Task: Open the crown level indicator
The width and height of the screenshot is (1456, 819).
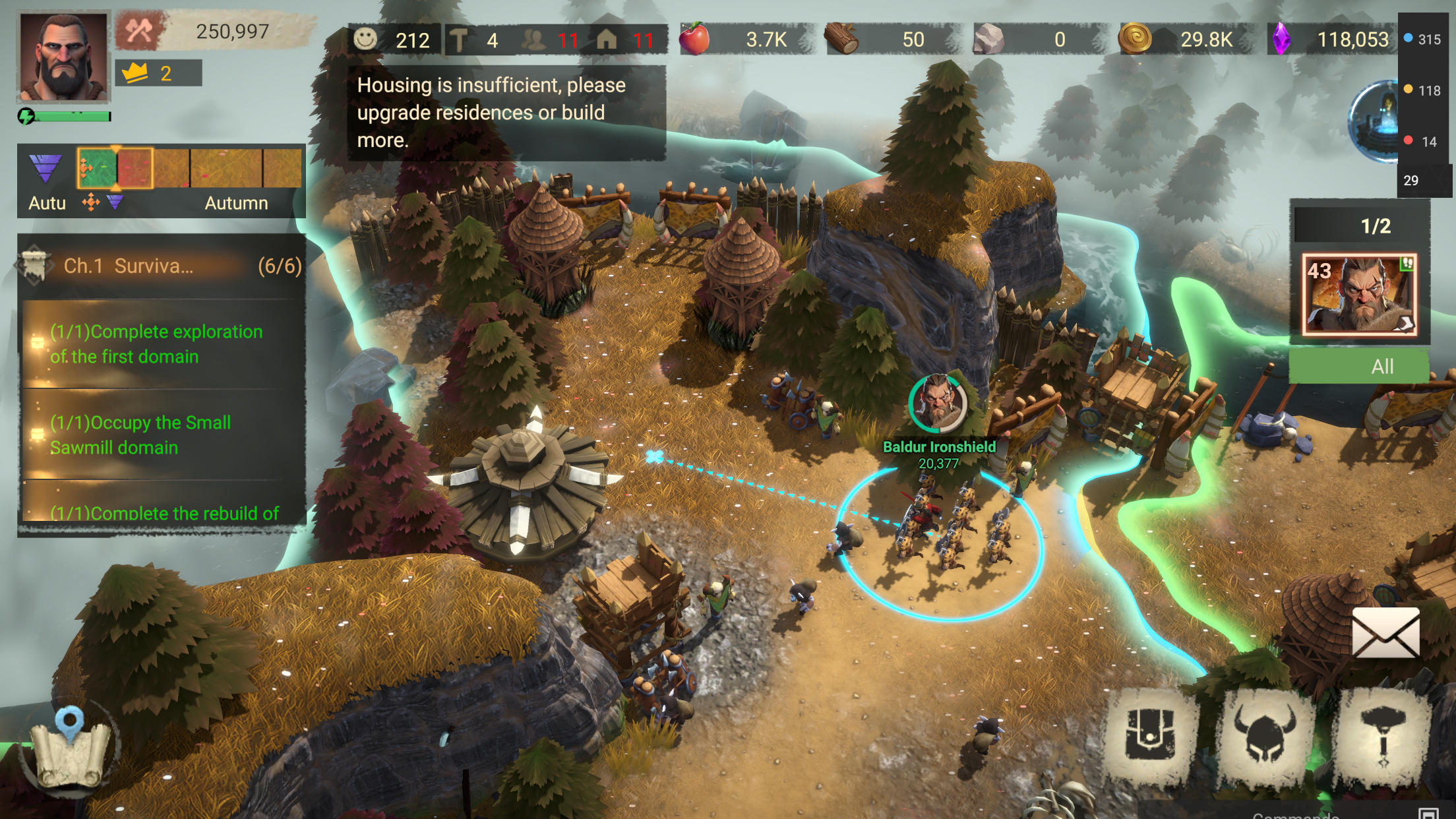Action: coord(158,73)
